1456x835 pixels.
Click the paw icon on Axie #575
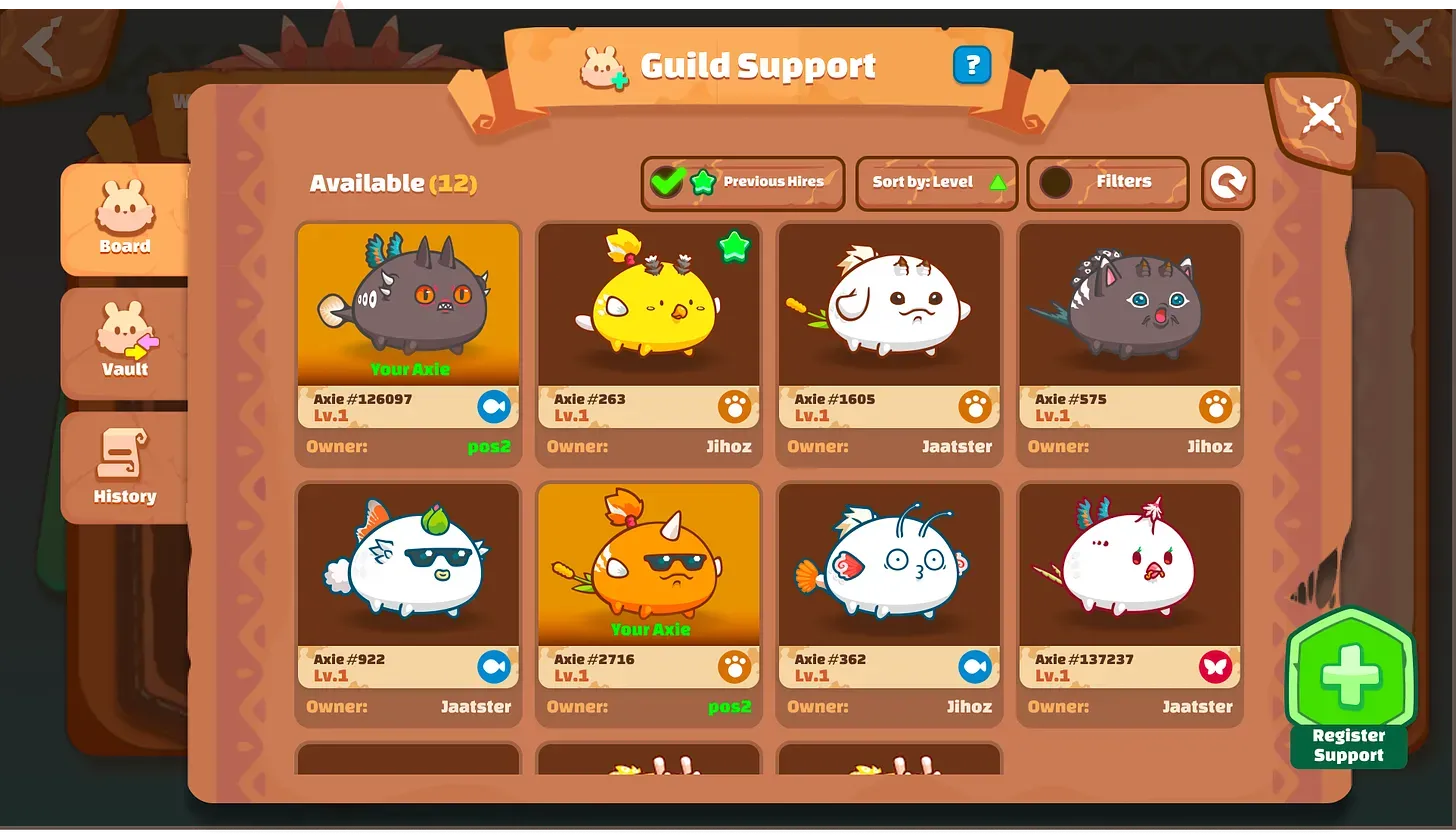pyautogui.click(x=1217, y=406)
